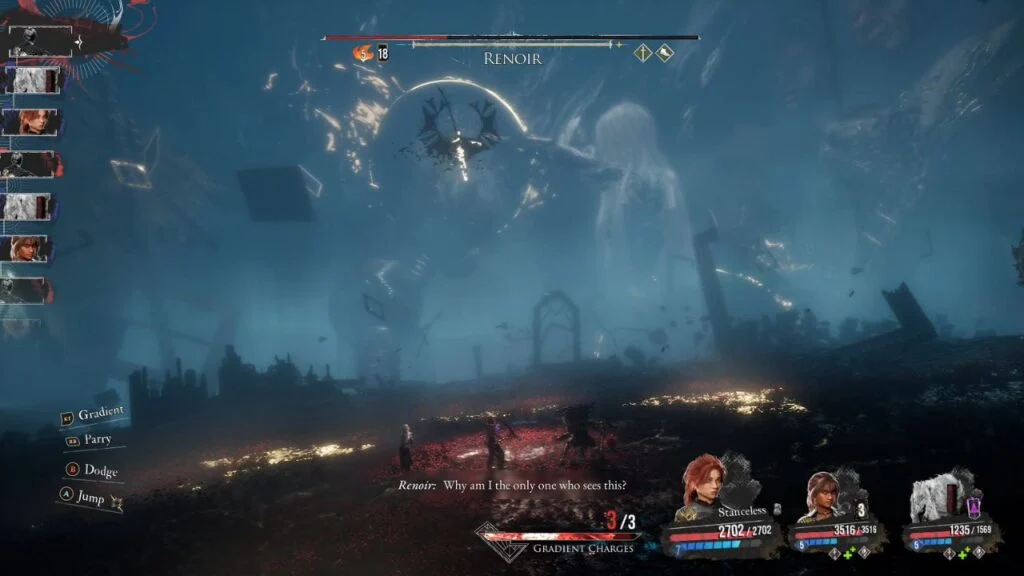1024x576 pixels.
Task: Click the brown-haired woman's turn order portrait
Action: [30, 249]
